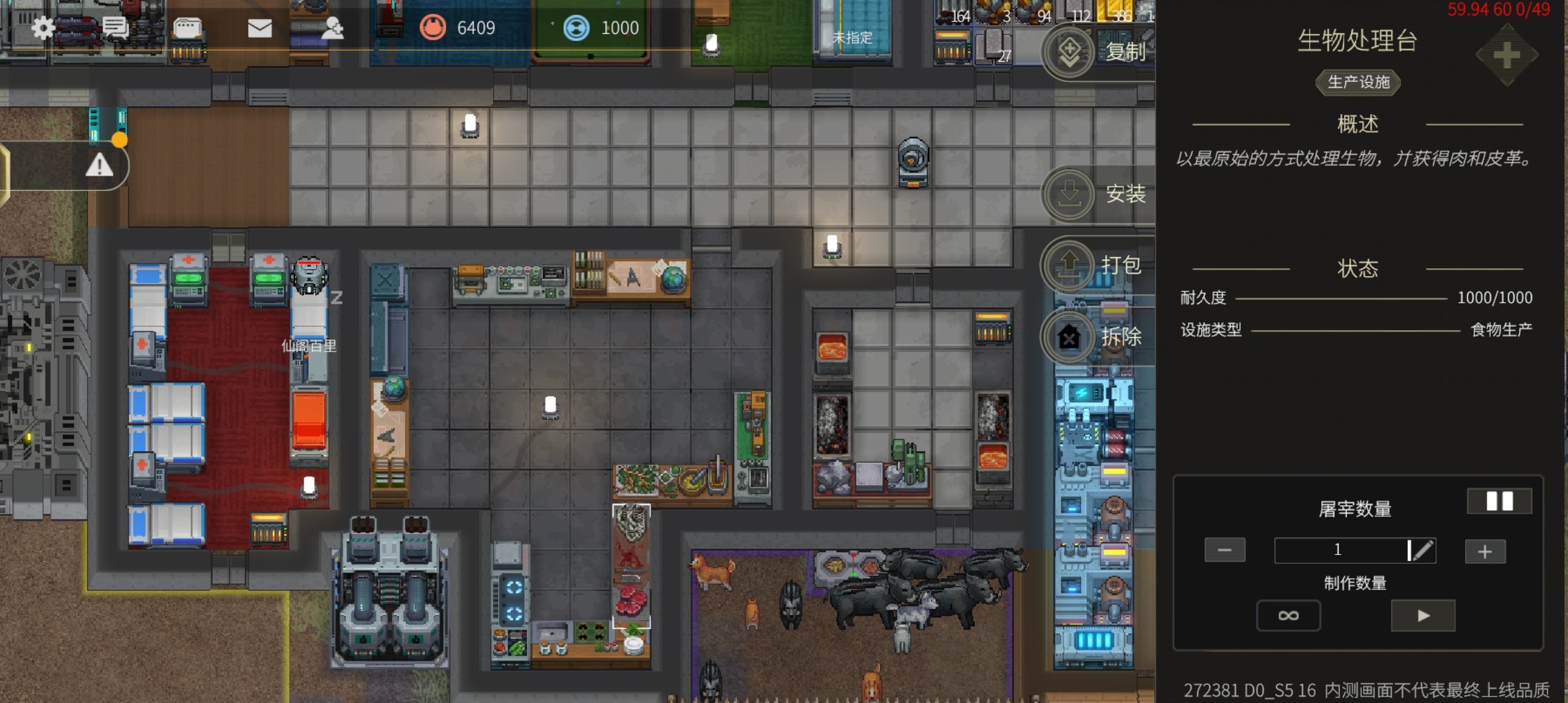Expand the warning triangle alert tab
This screenshot has height=703, width=1568.
point(99,166)
